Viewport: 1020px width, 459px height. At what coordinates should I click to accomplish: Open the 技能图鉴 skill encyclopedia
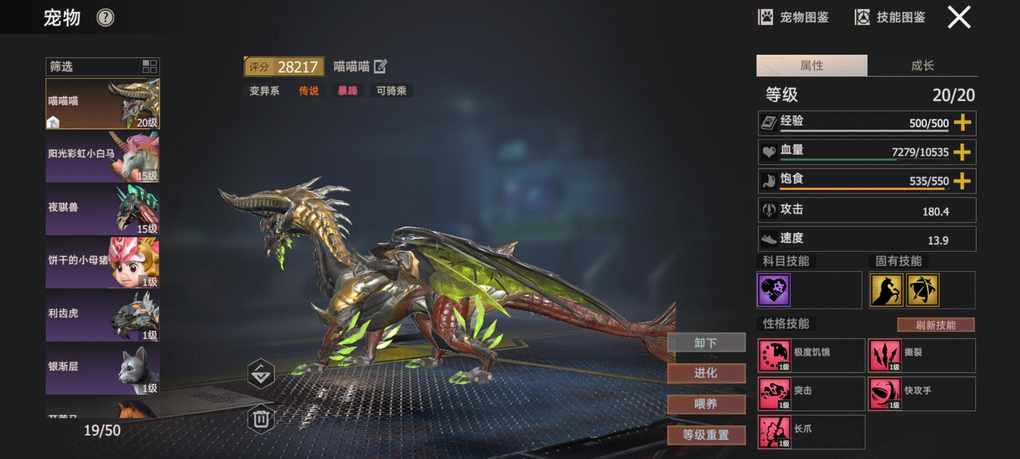[x=889, y=17]
